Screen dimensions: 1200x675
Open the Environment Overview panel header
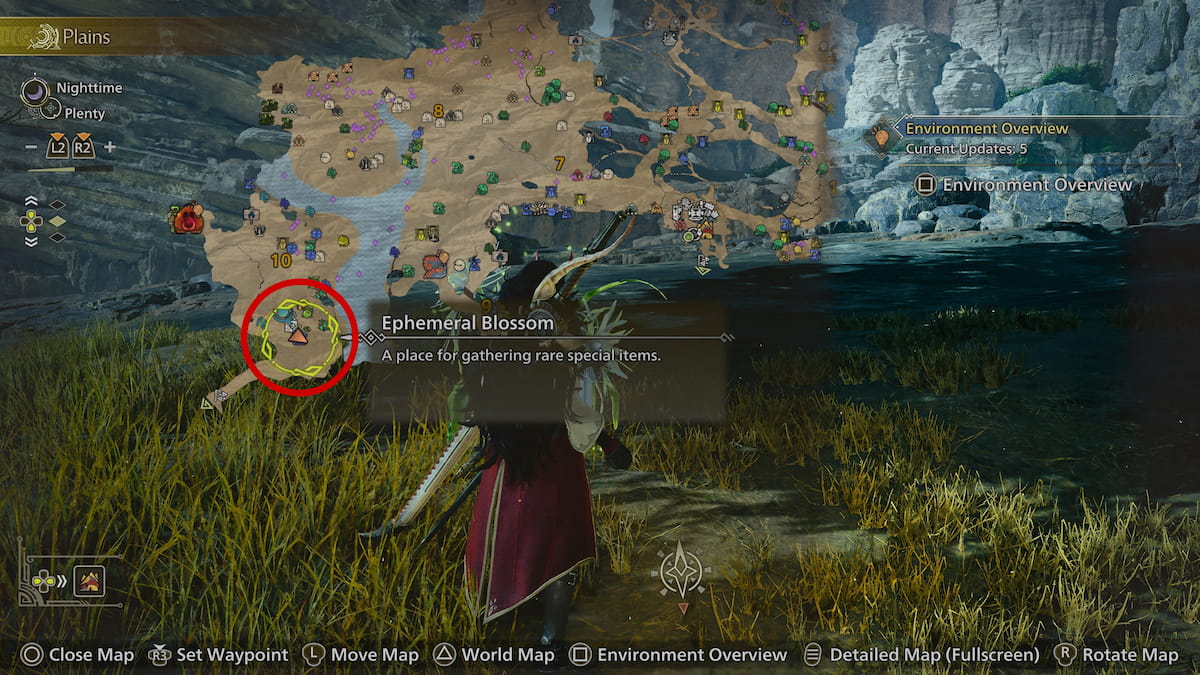986,129
